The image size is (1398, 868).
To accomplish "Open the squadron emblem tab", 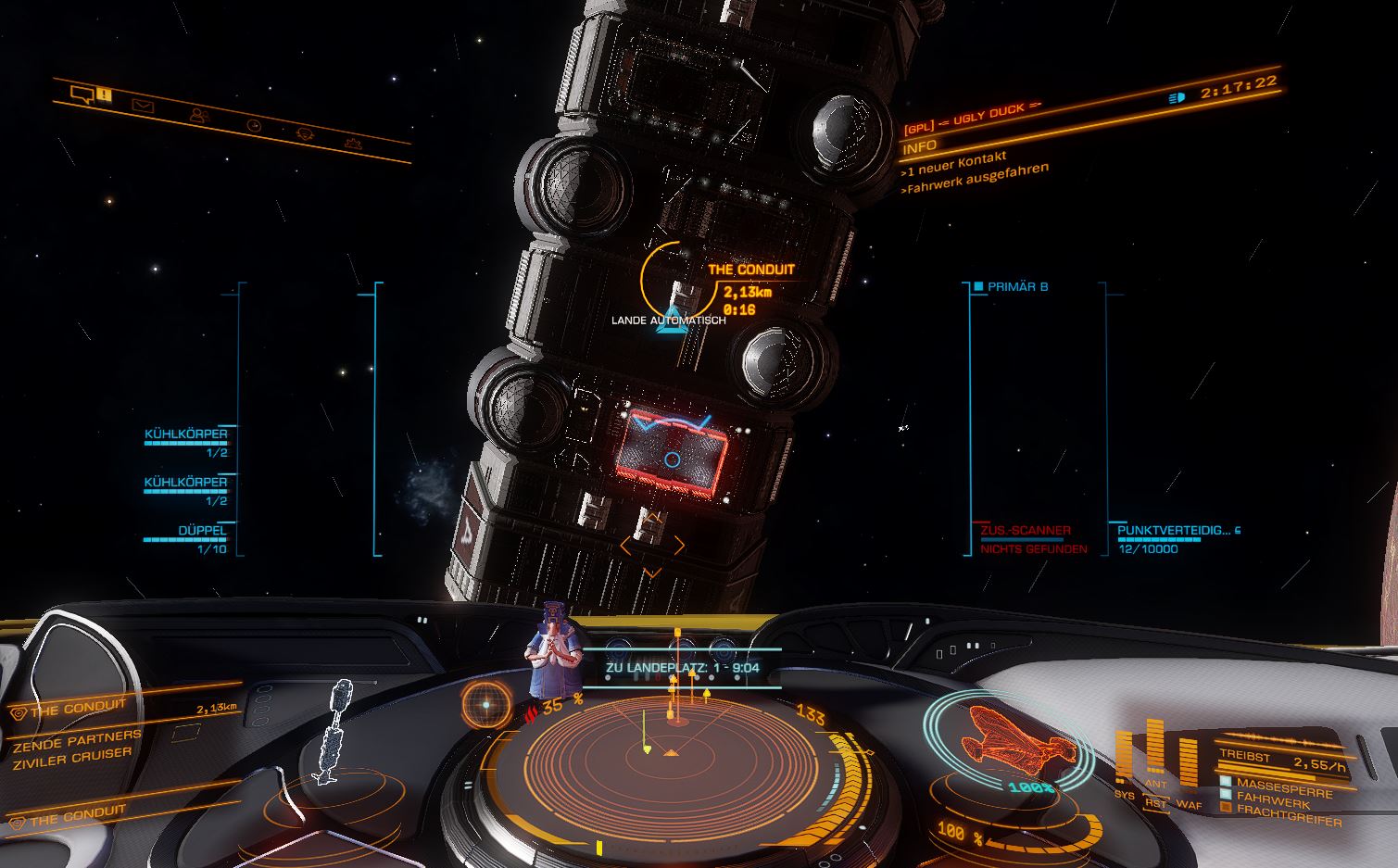I will (x=303, y=134).
